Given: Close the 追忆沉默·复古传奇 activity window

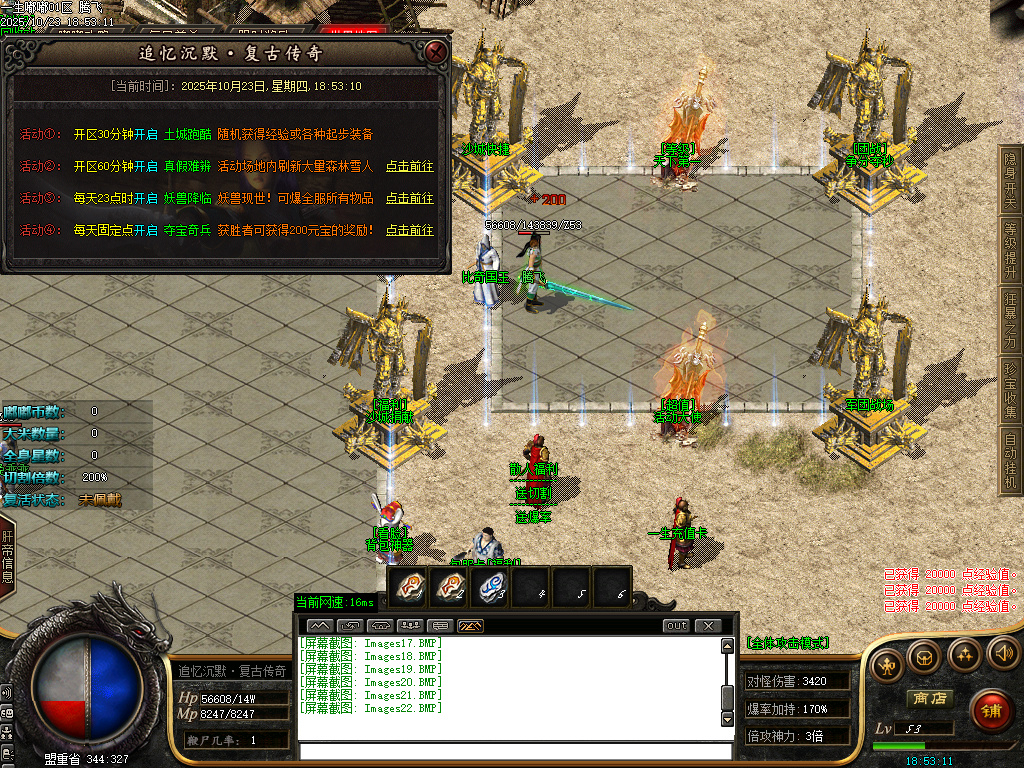Looking at the screenshot, I should point(435,51).
